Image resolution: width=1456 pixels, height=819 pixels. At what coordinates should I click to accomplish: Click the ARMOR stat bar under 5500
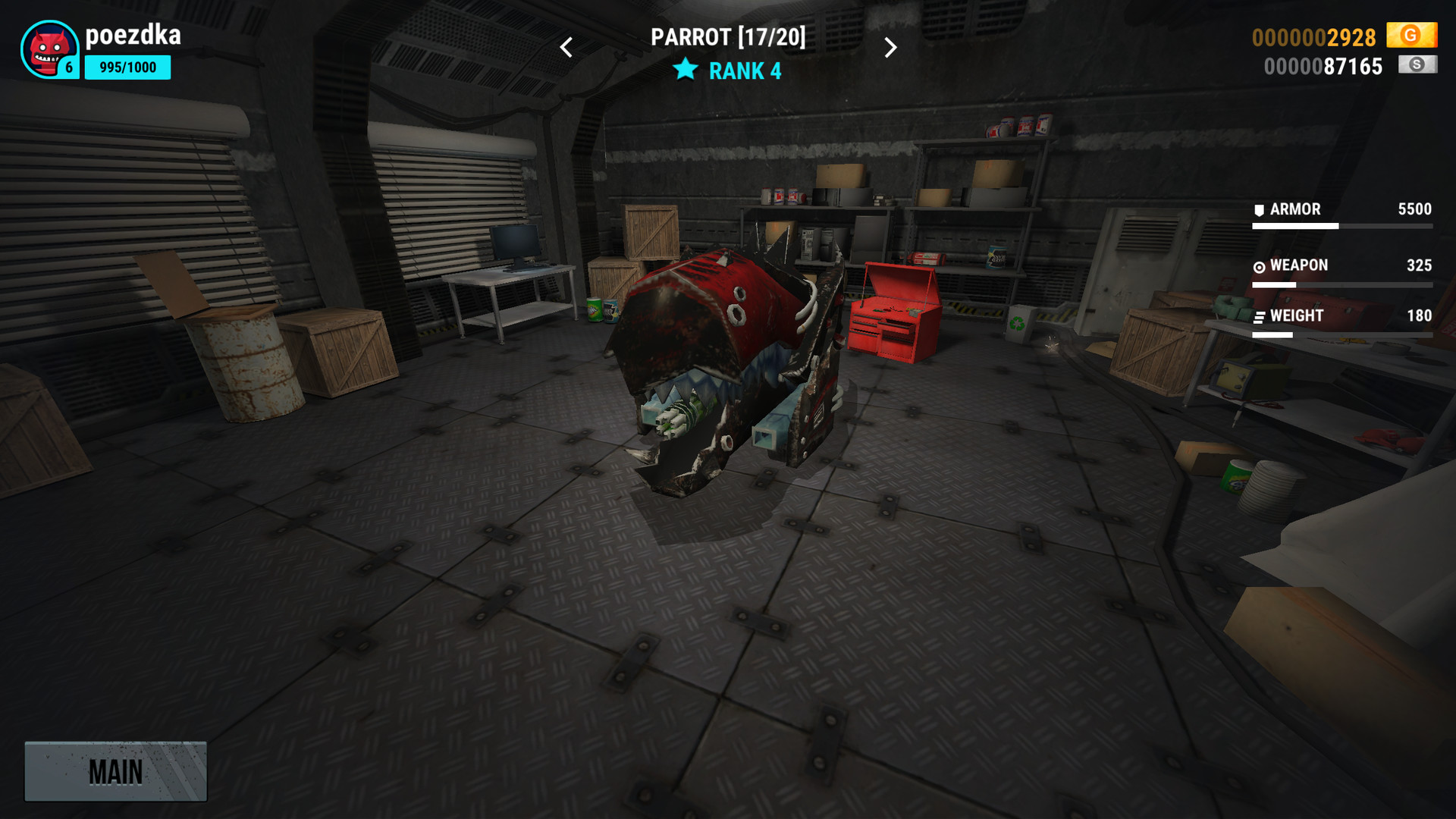pyautogui.click(x=1342, y=226)
